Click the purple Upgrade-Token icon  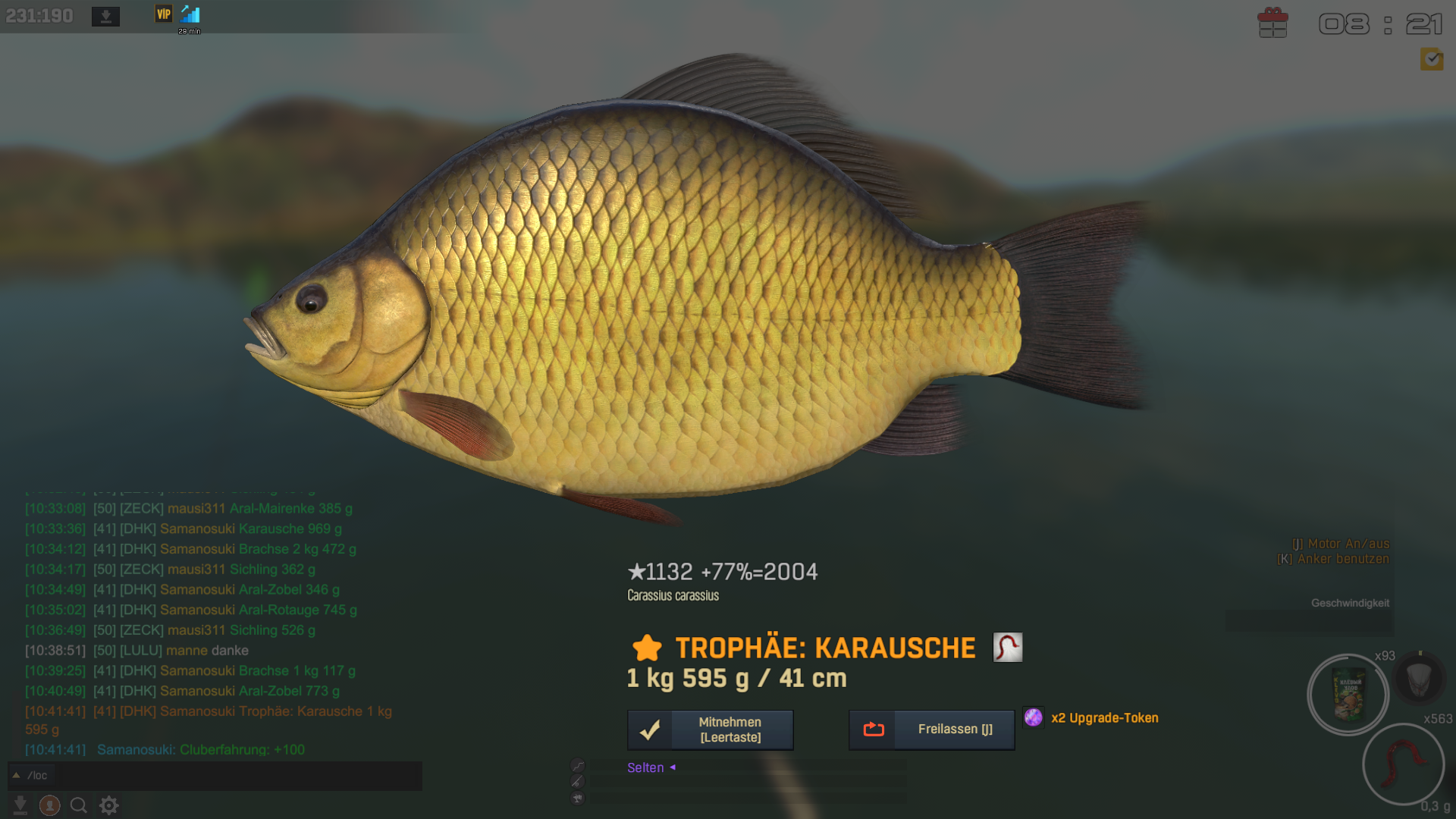1034,717
